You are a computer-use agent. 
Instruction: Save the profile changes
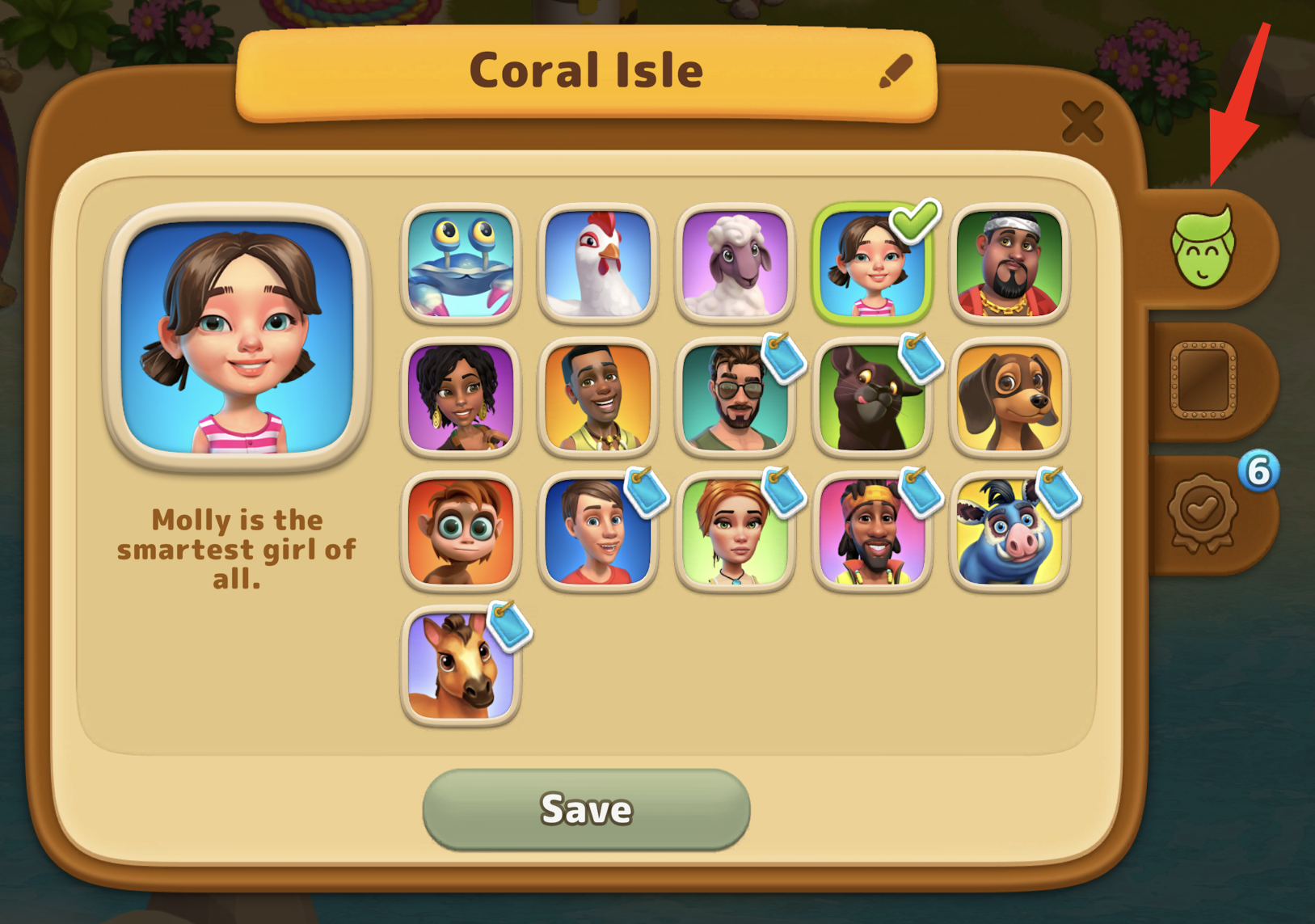click(586, 809)
